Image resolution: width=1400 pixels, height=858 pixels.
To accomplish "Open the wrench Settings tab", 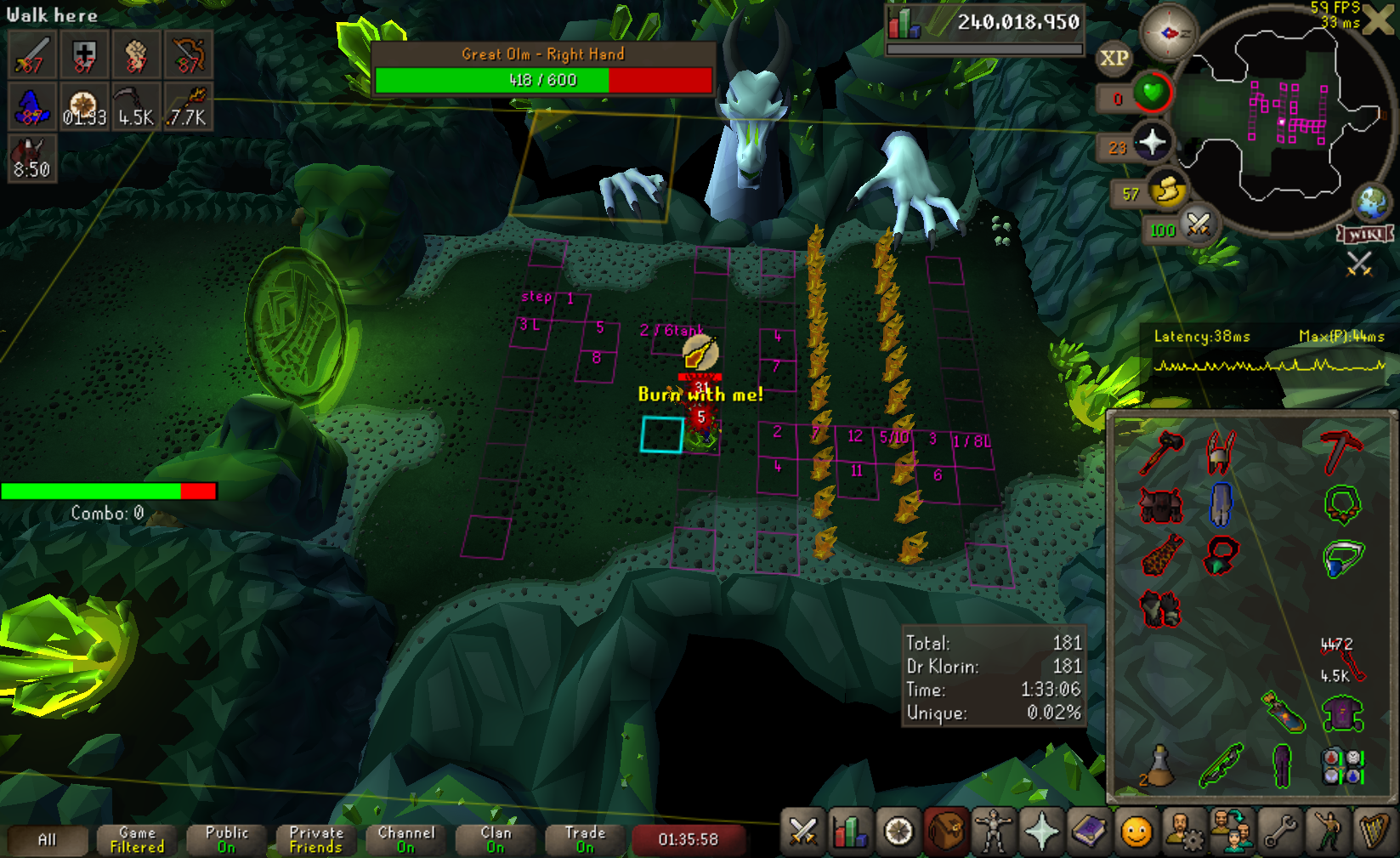I will (x=1279, y=832).
